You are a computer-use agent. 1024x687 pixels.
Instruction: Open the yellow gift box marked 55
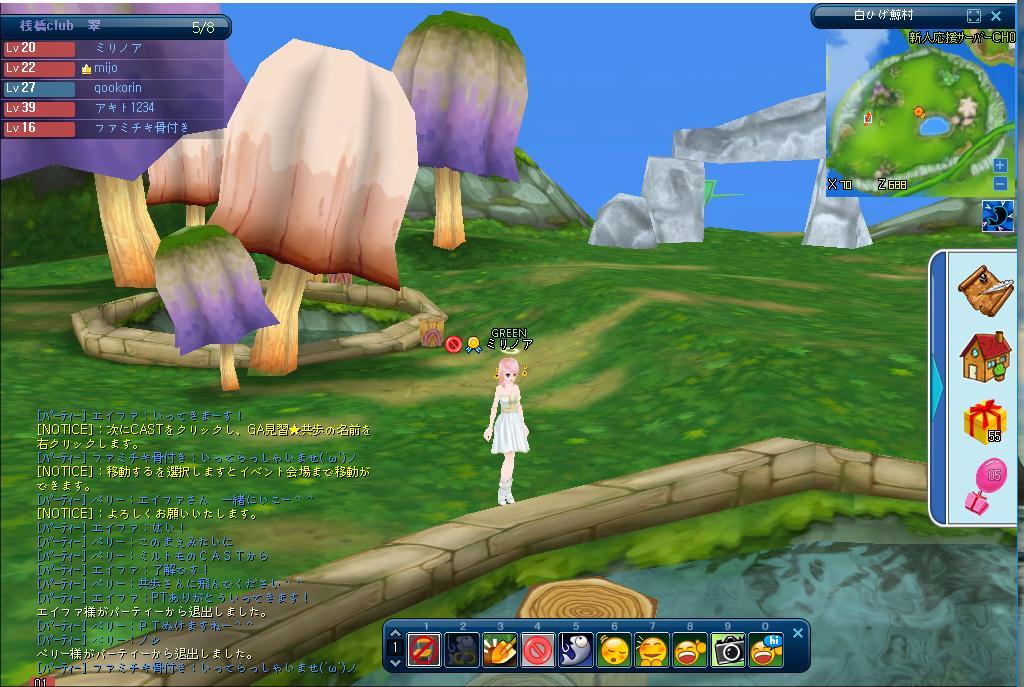tap(985, 421)
